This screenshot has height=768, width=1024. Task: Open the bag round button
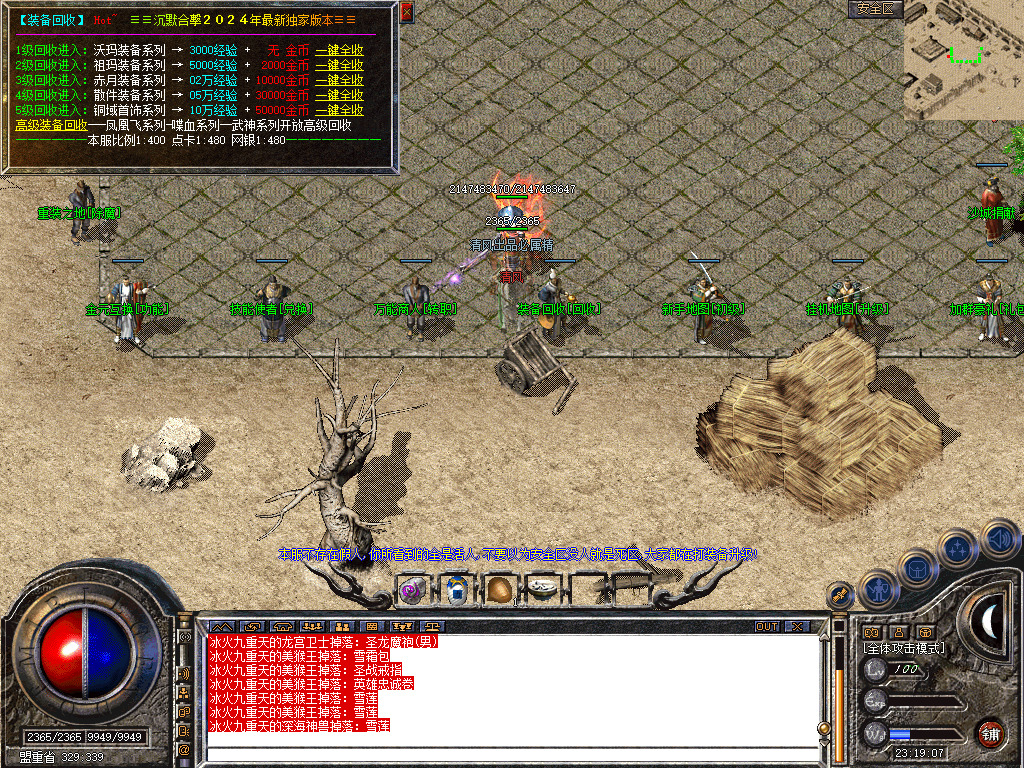(x=917, y=569)
